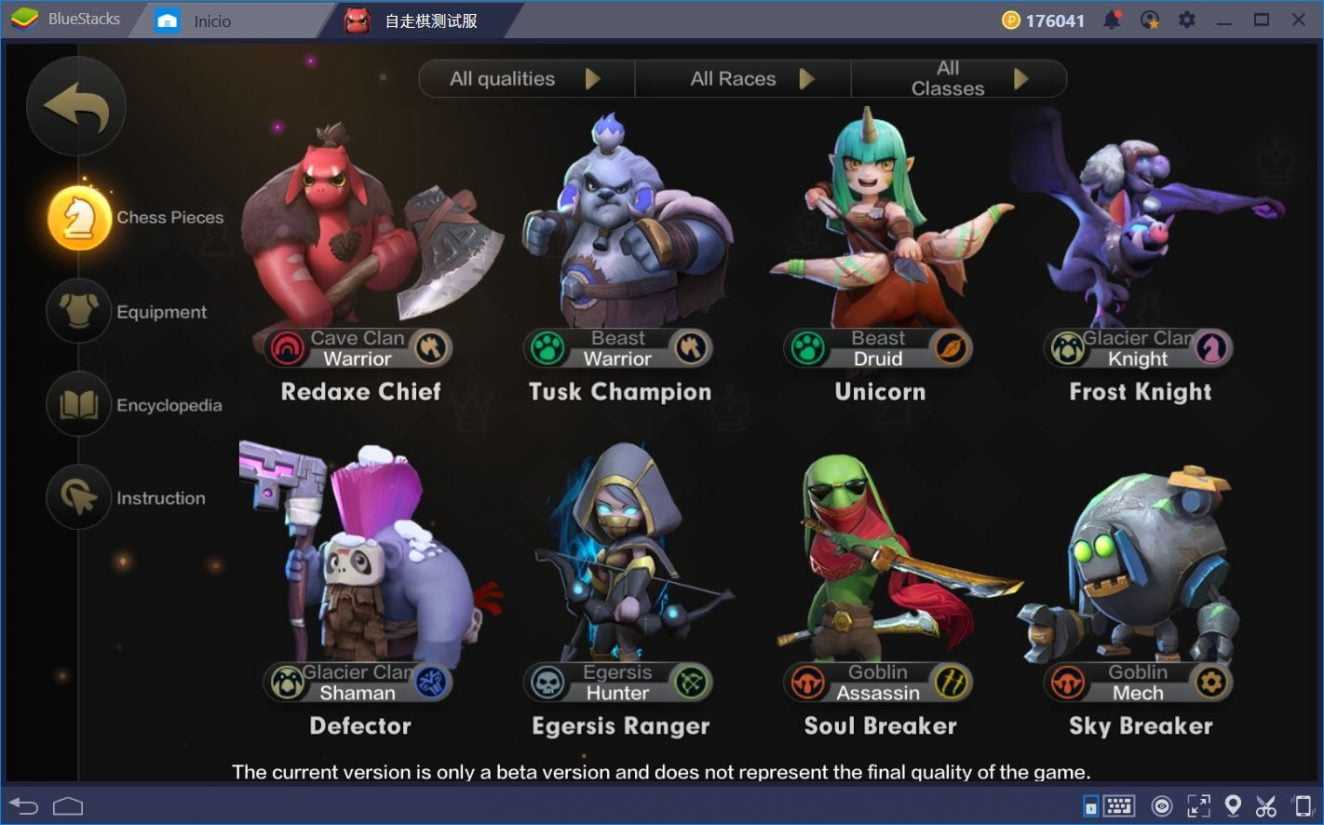Screen dimensions: 1324x825
Task: Go back using the arrow button
Action: pyautogui.click(x=76, y=107)
